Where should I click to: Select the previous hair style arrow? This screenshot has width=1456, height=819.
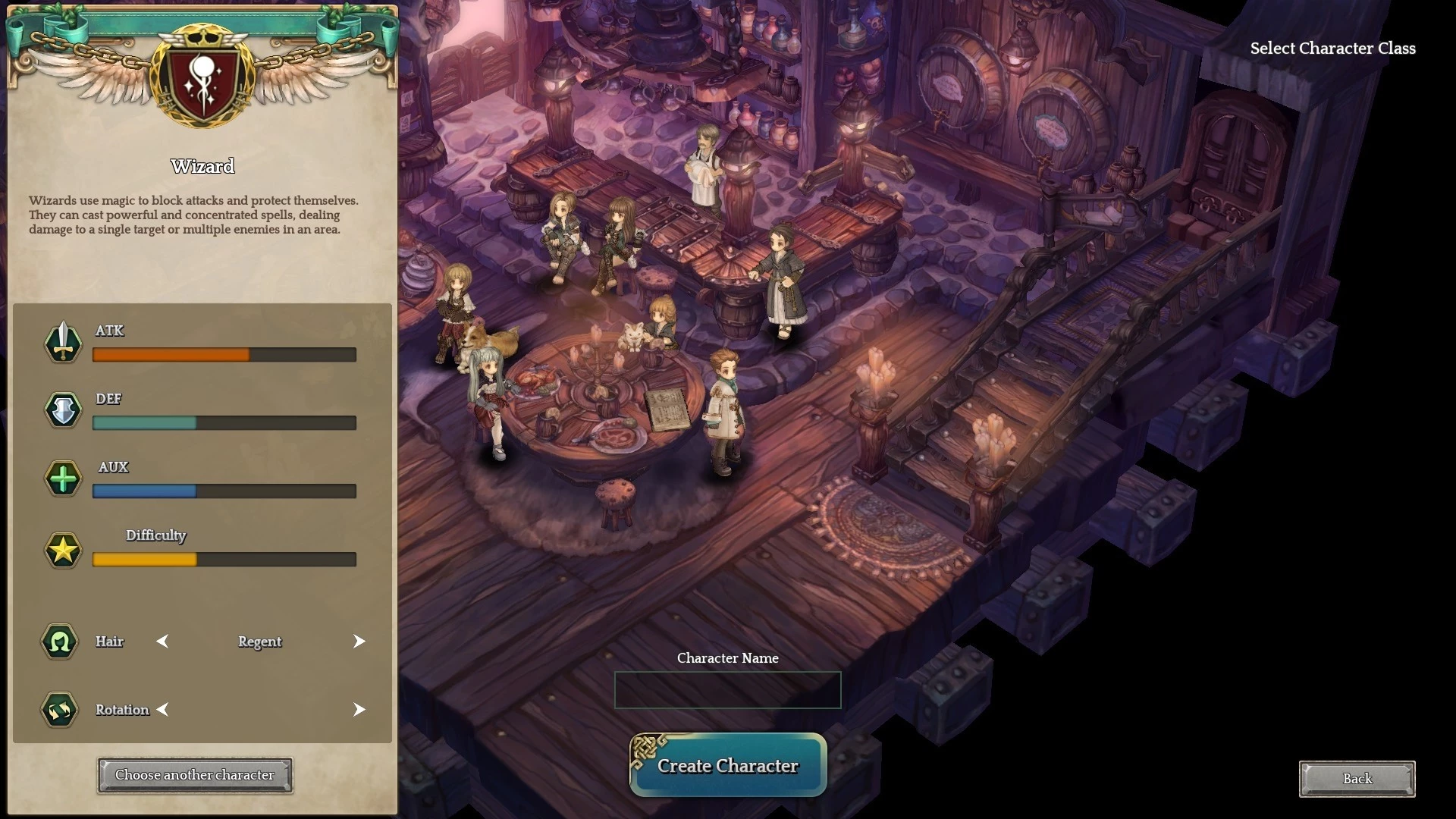162,642
